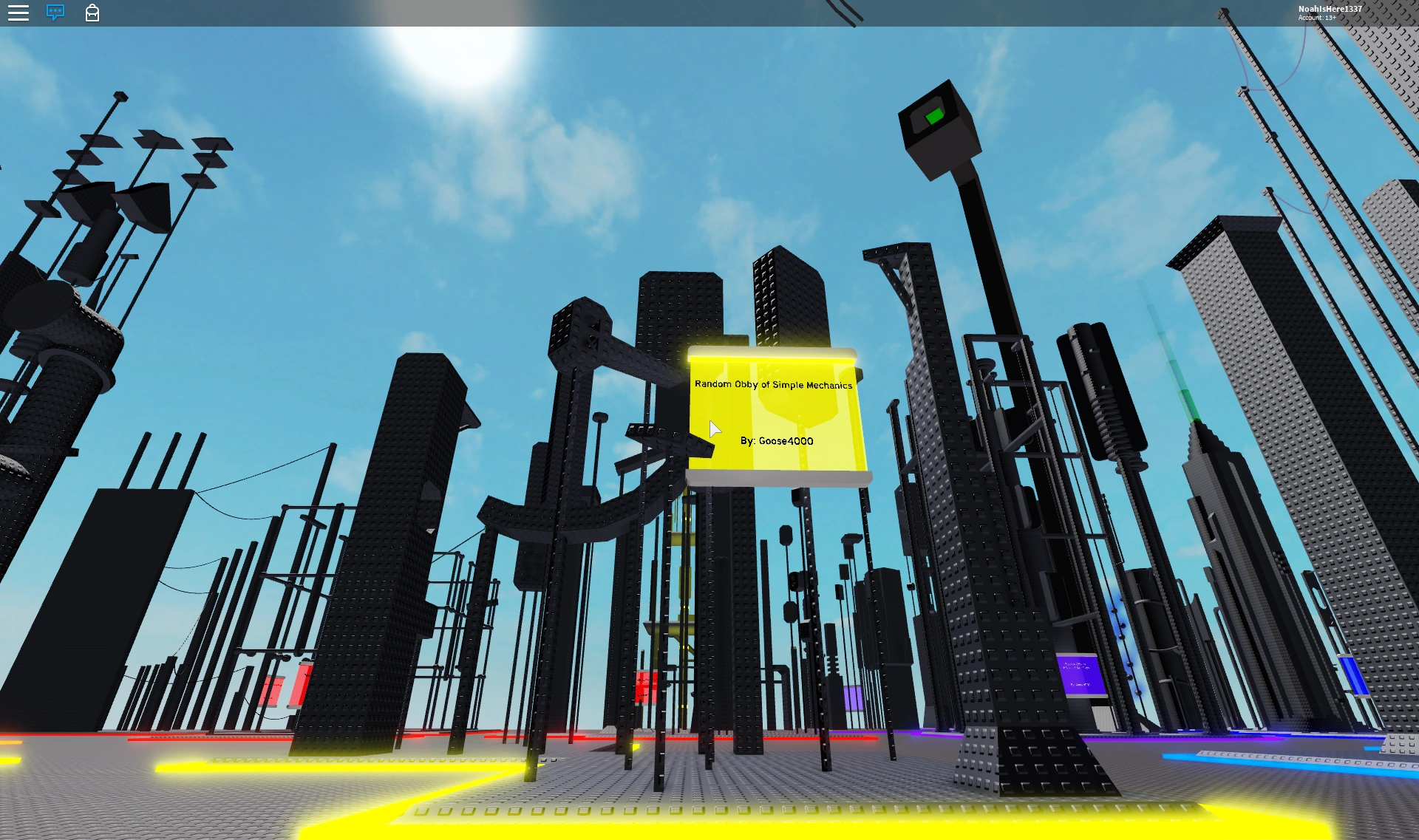Expand the inventory drawer via backpack

(92, 13)
